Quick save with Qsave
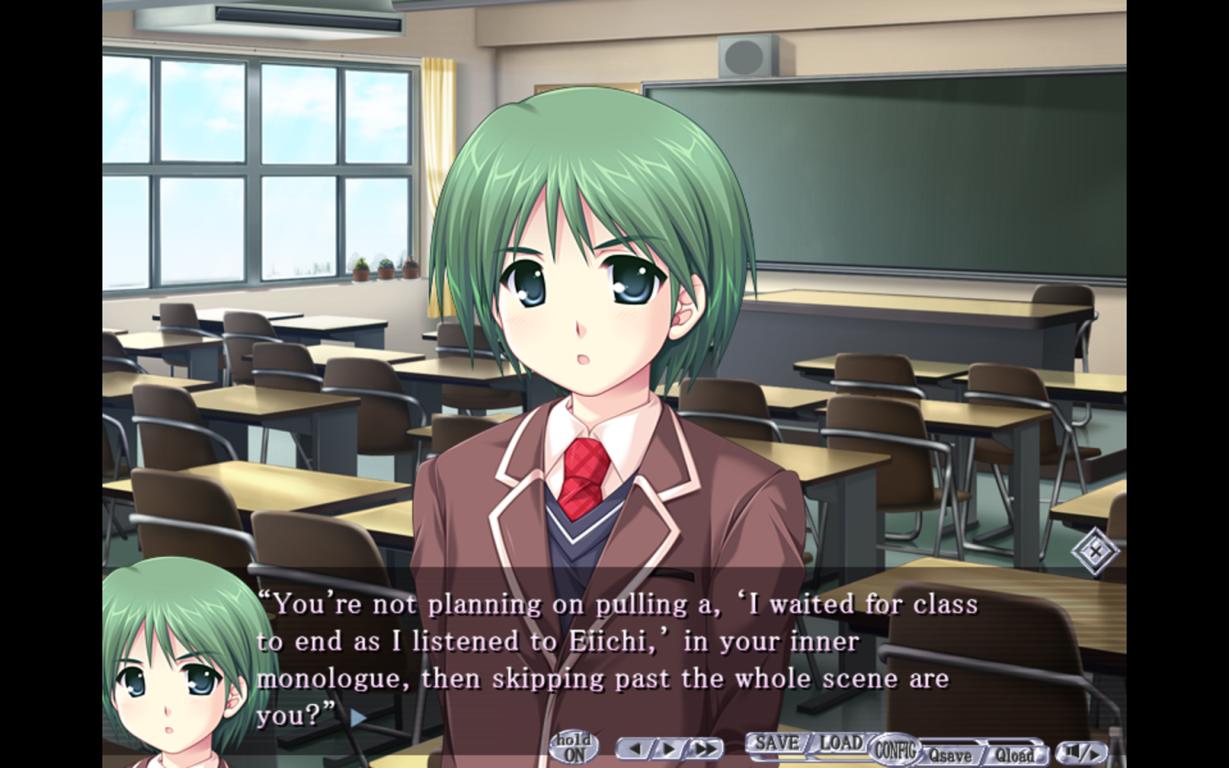Image resolution: width=1229 pixels, height=768 pixels. tap(951, 755)
